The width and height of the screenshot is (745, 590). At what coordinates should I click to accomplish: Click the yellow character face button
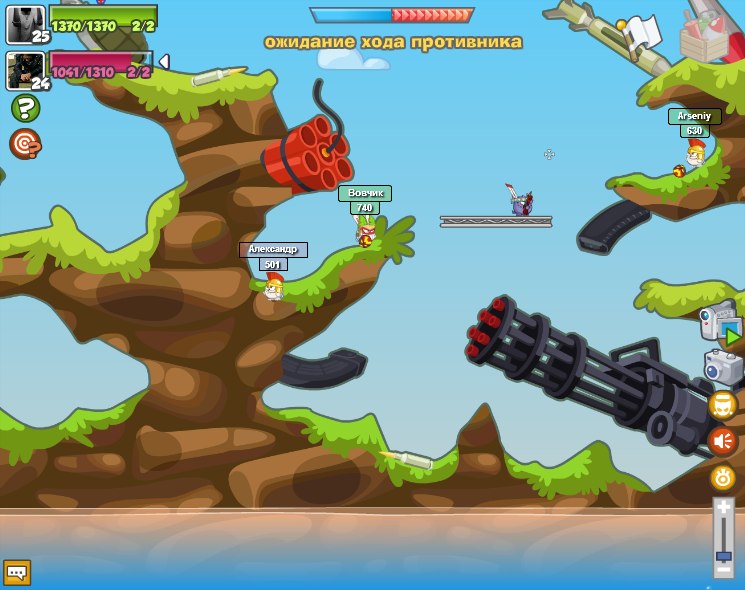(x=722, y=405)
